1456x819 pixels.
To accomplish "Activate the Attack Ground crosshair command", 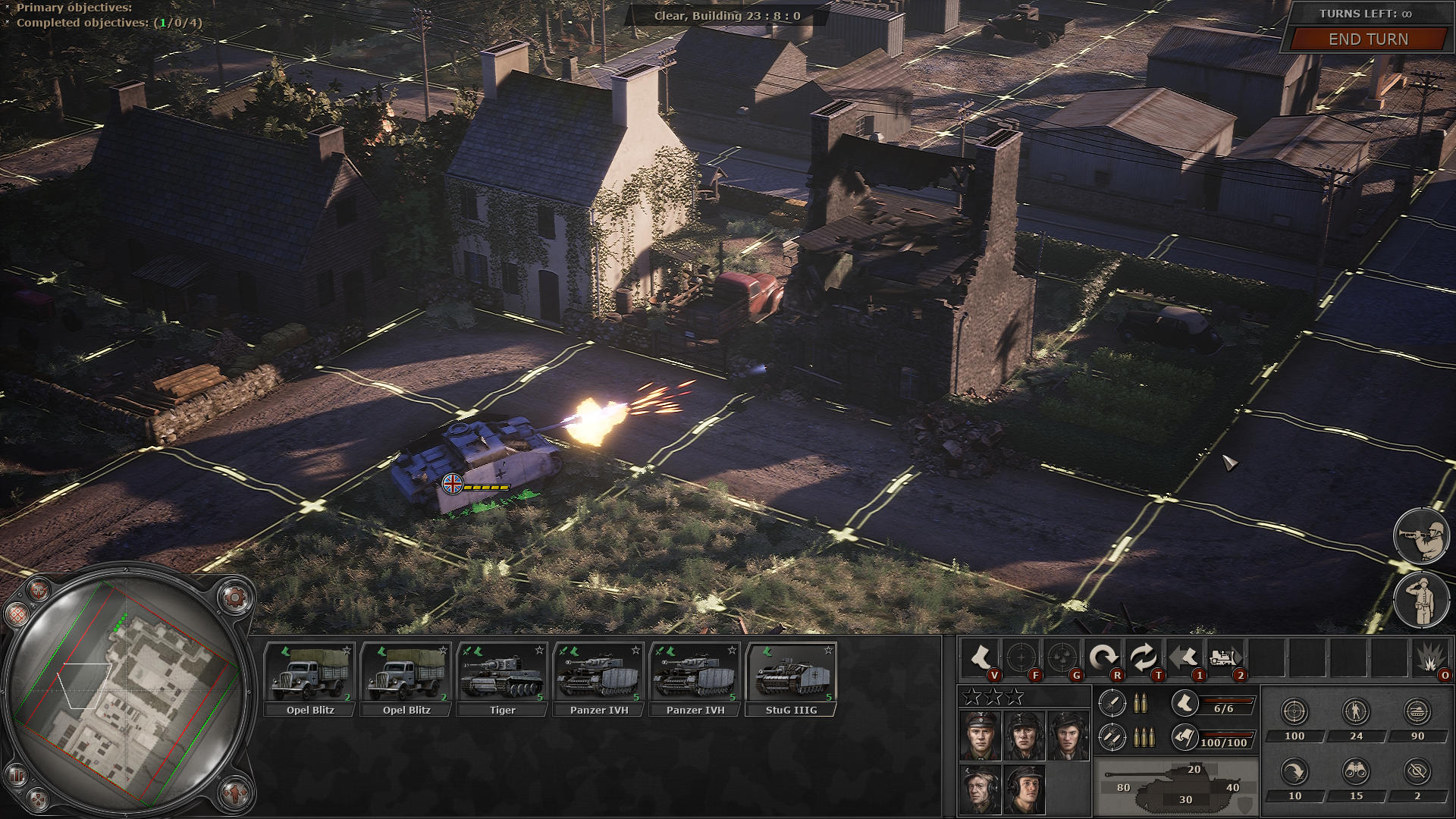I will [x=1021, y=655].
